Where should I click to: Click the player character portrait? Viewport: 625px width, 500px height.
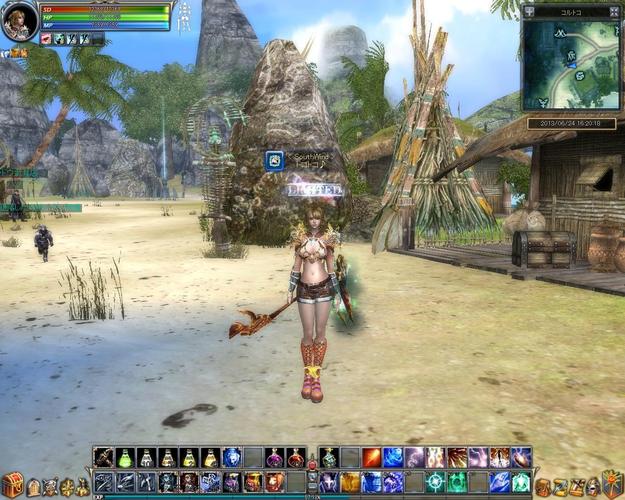point(19,21)
